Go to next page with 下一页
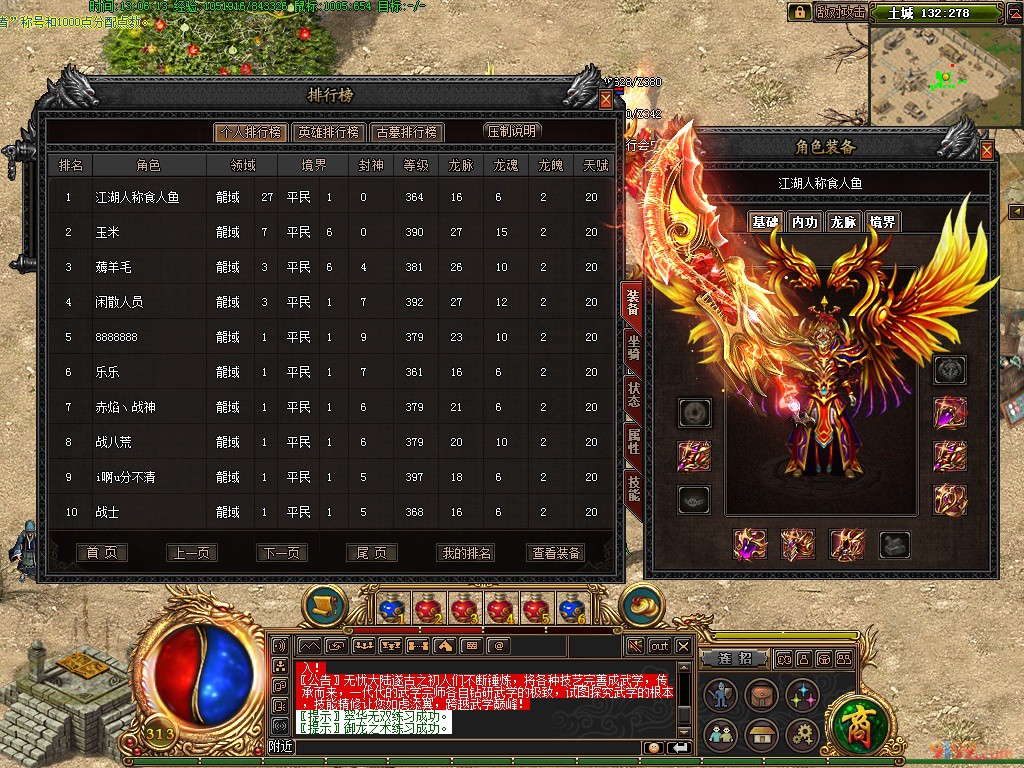The width and height of the screenshot is (1024, 768). 281,553
